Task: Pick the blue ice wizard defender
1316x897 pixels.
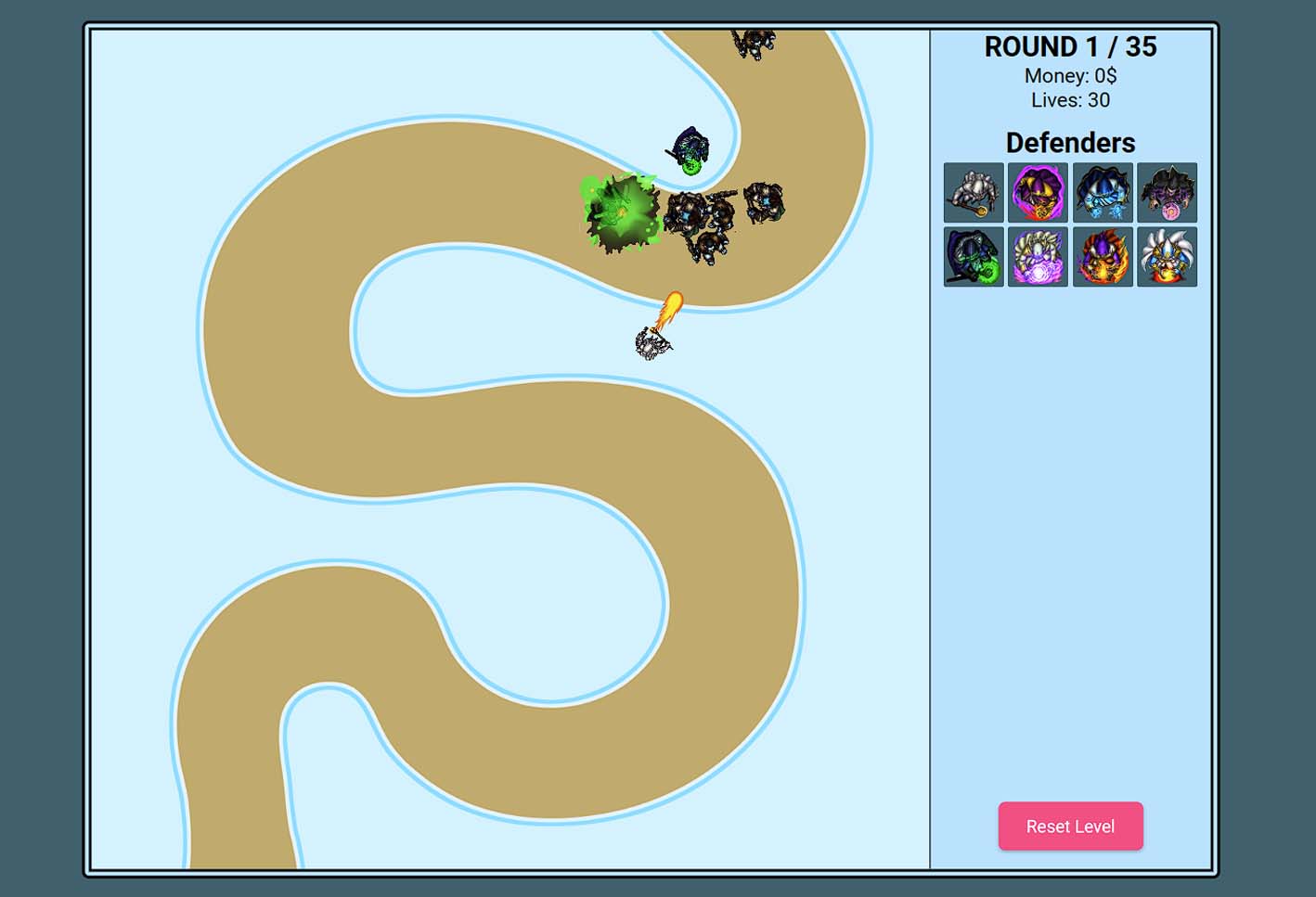Action: [1103, 193]
